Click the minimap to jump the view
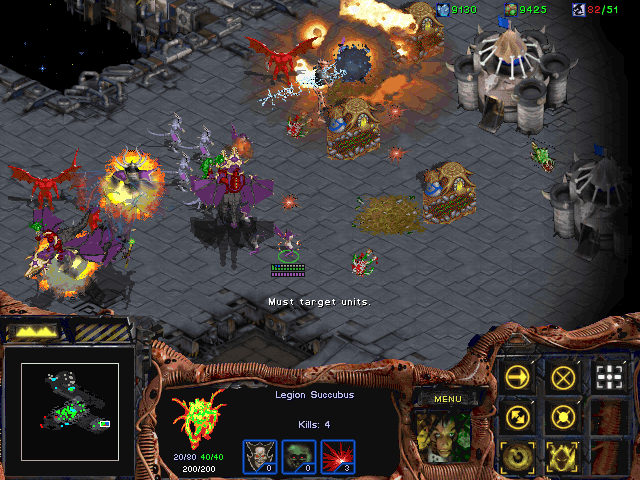 [x=70, y=397]
